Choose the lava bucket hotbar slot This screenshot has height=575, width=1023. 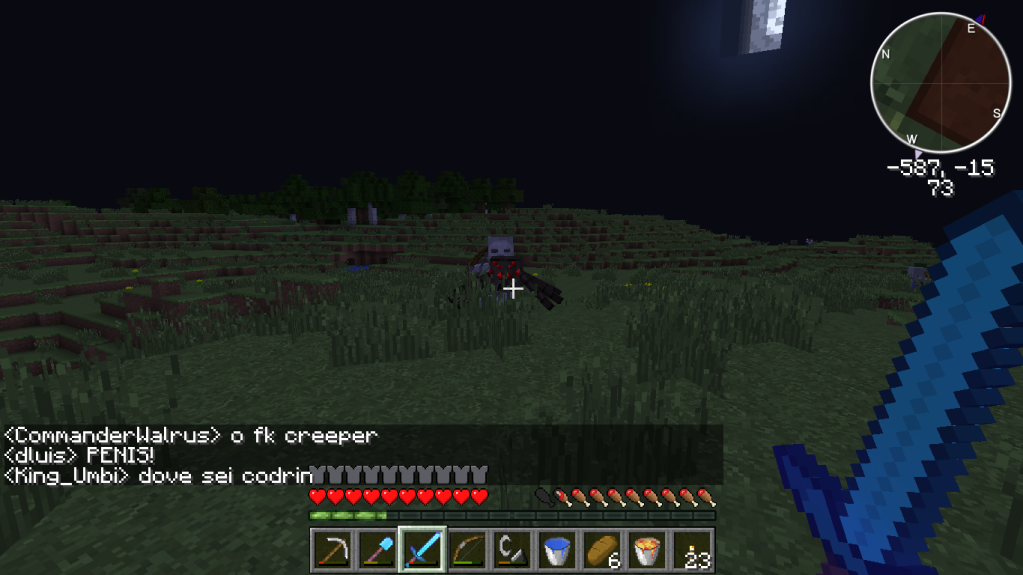[x=648, y=550]
